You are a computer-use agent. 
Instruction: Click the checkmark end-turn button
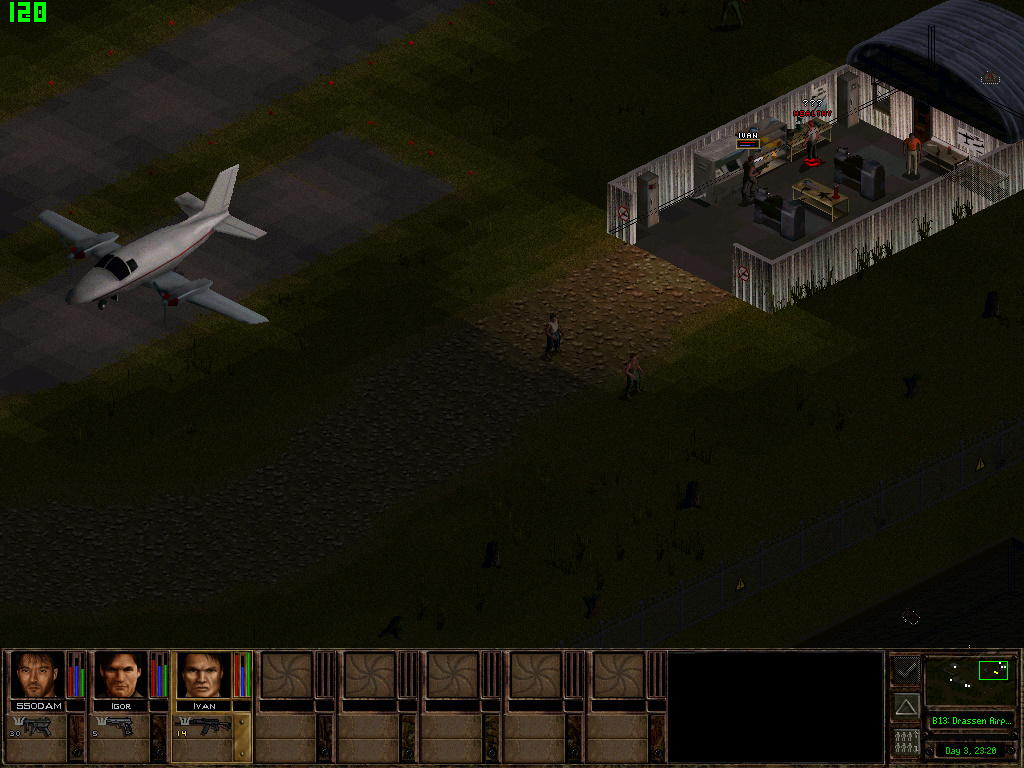[x=906, y=670]
